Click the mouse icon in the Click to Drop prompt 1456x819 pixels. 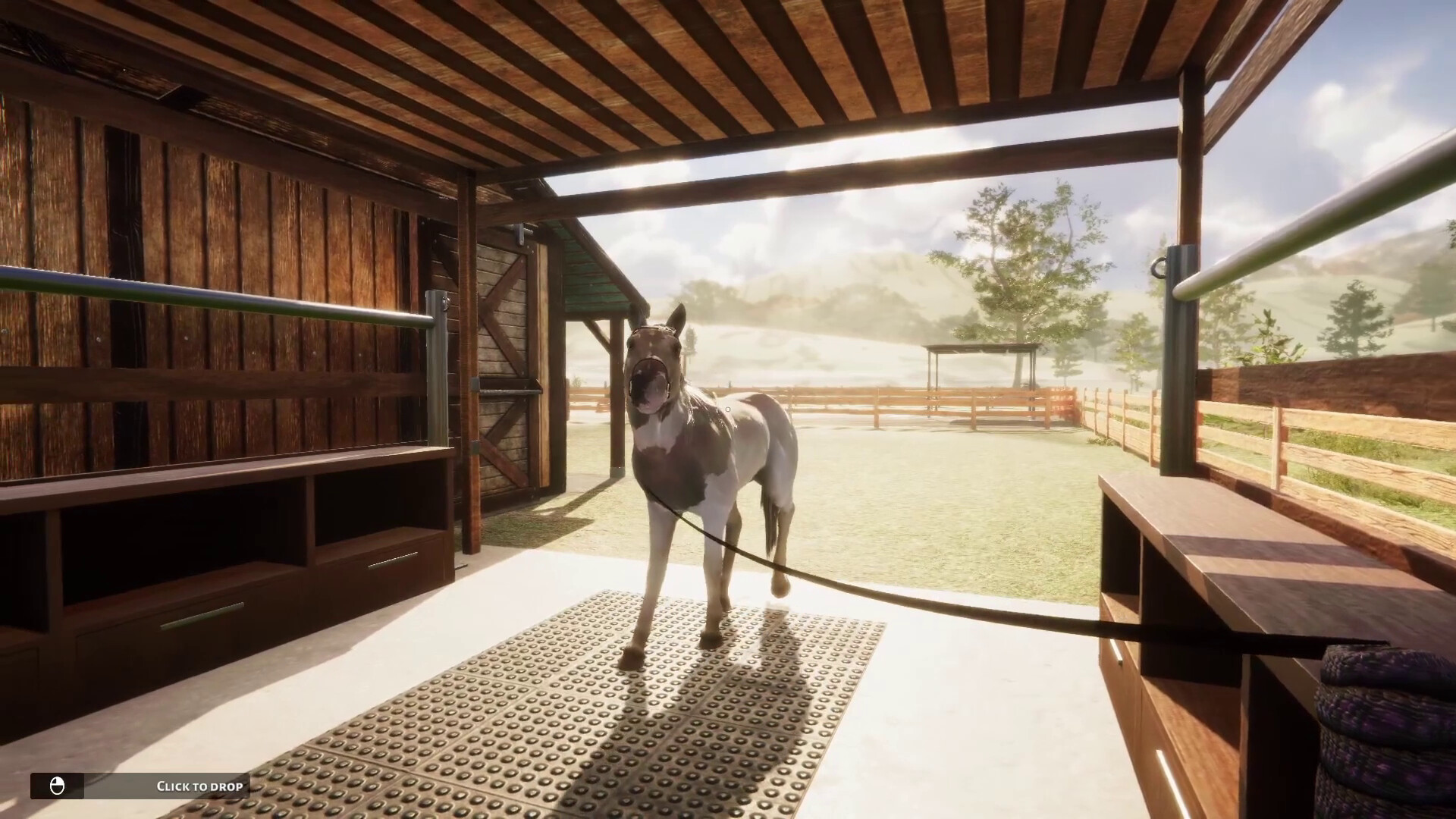coord(57,786)
